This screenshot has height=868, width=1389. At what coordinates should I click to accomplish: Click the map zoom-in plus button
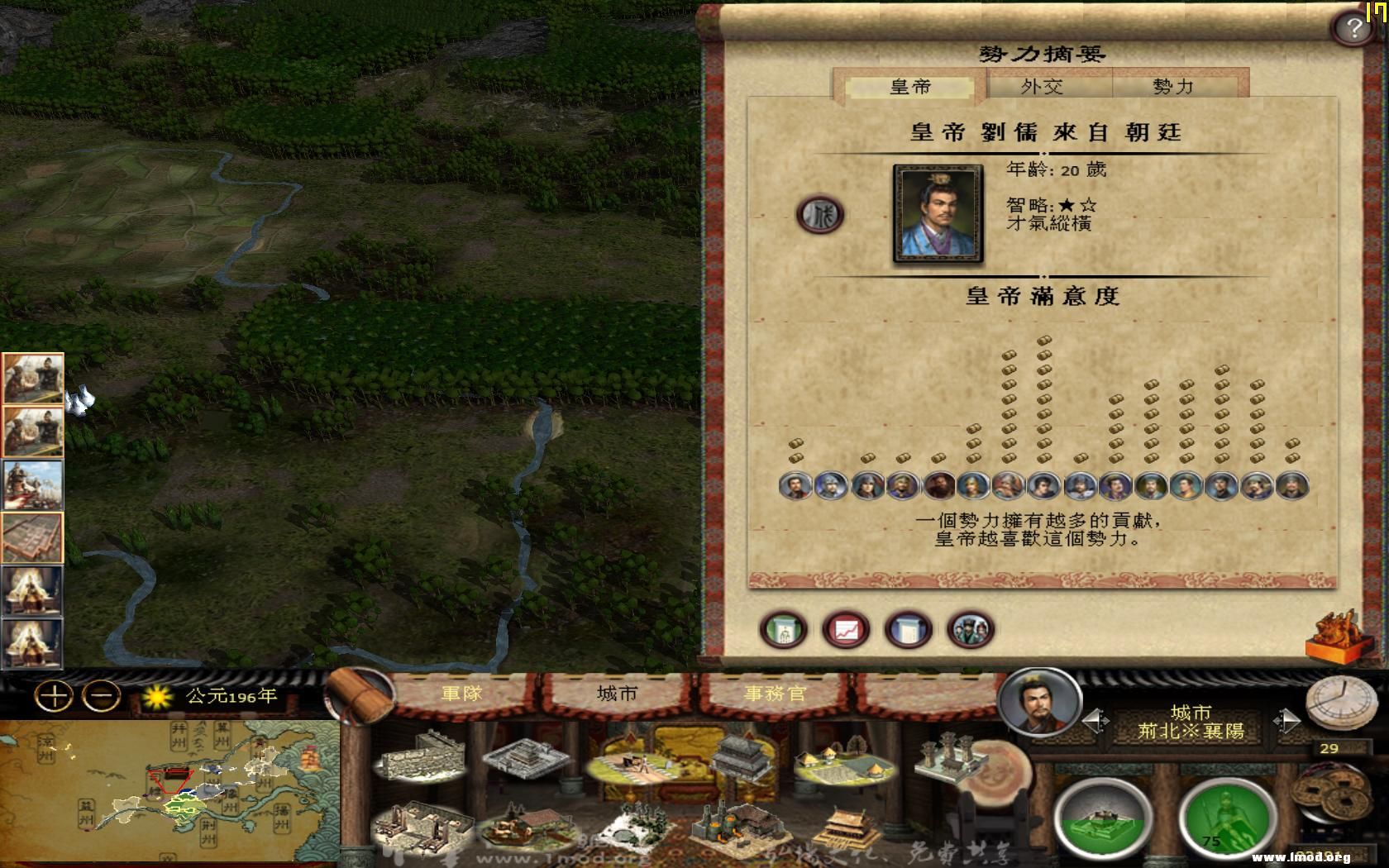pos(55,694)
